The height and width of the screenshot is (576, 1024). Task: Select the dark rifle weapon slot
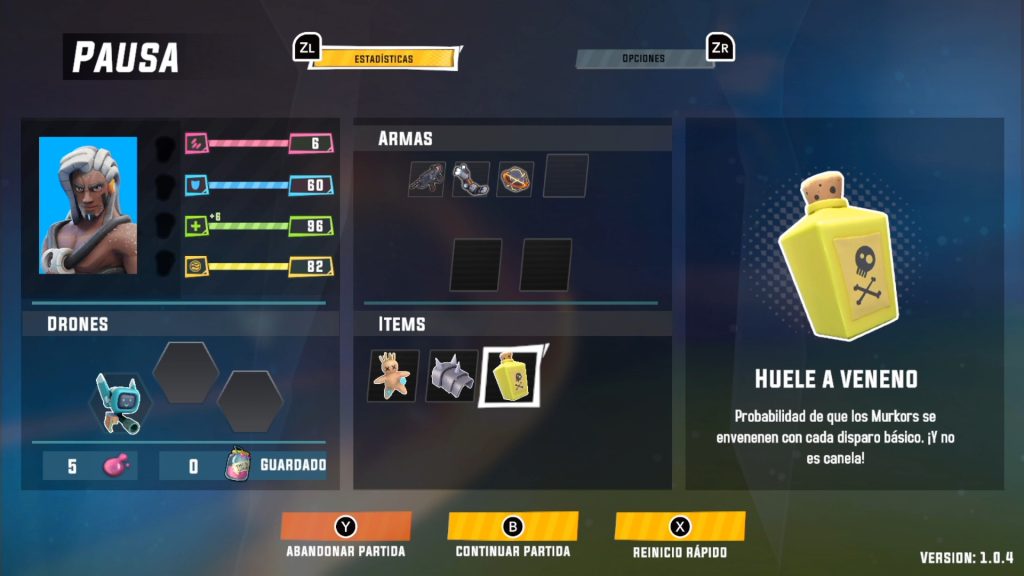click(426, 179)
